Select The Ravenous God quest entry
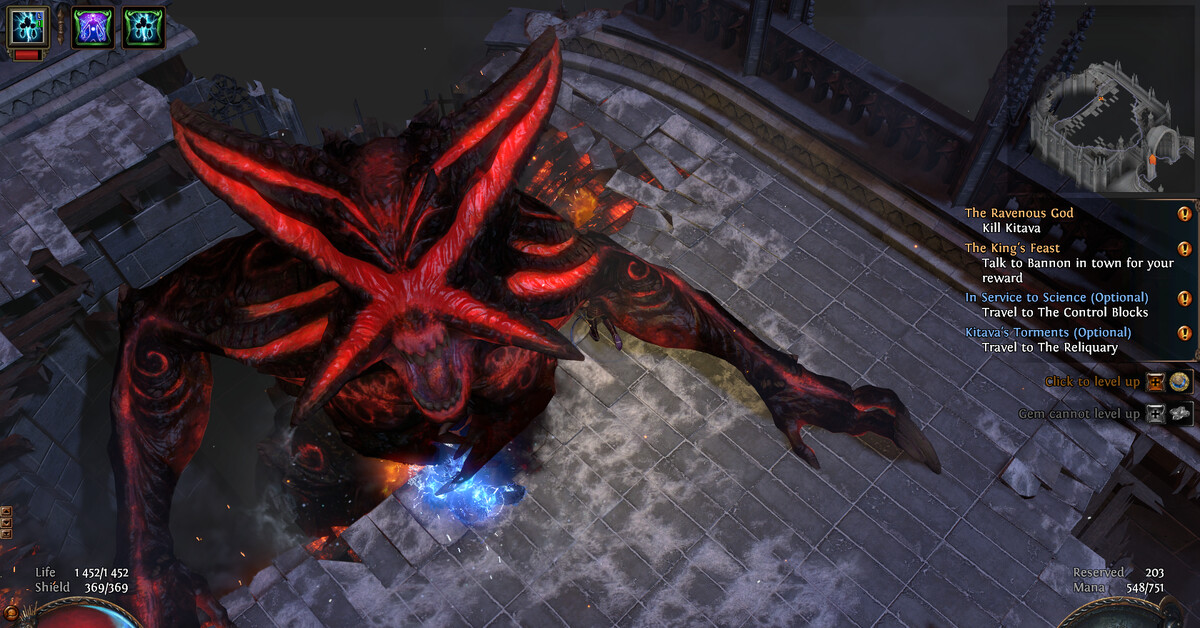The height and width of the screenshot is (628, 1200). [x=1019, y=213]
